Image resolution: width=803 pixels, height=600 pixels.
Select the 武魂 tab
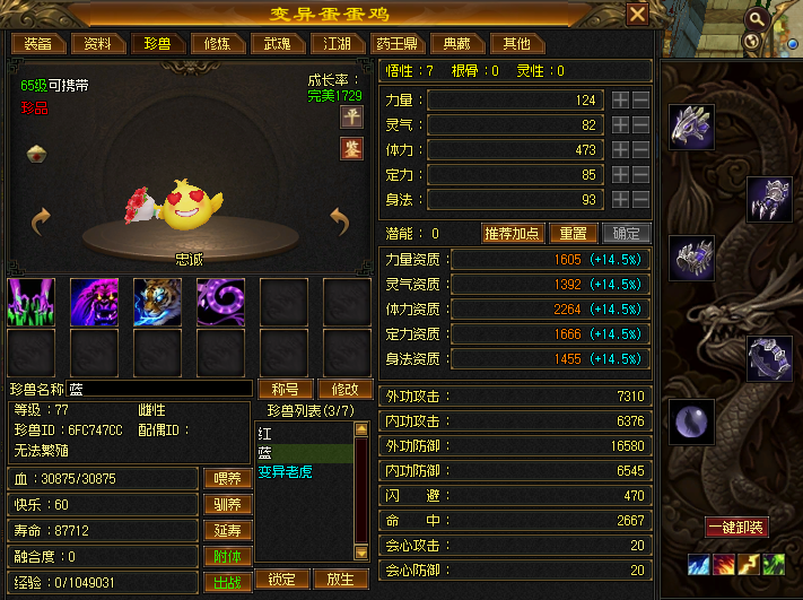(277, 44)
